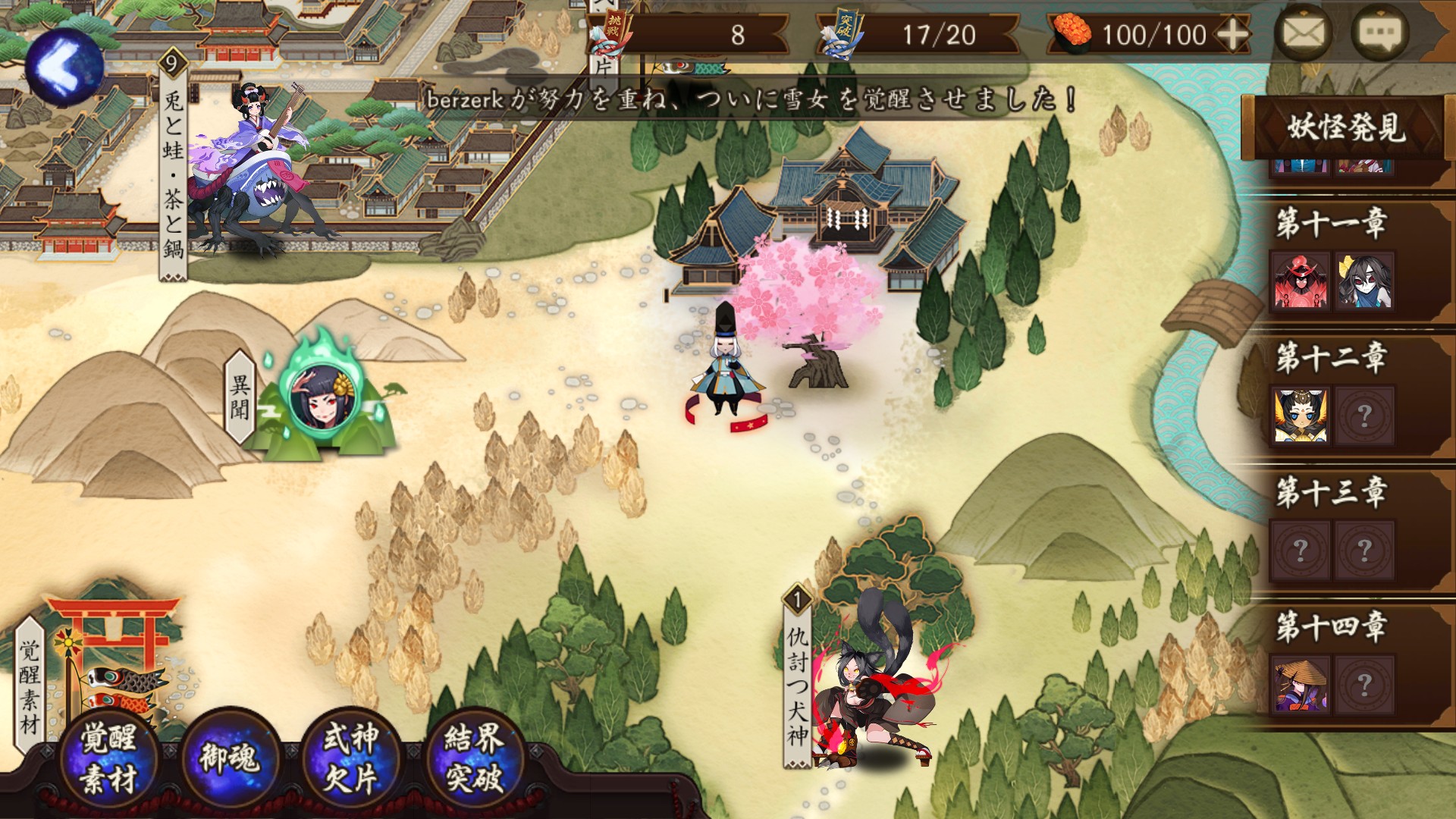Open the 覚醒素材 torii gate shortcut

pyautogui.click(x=114, y=645)
